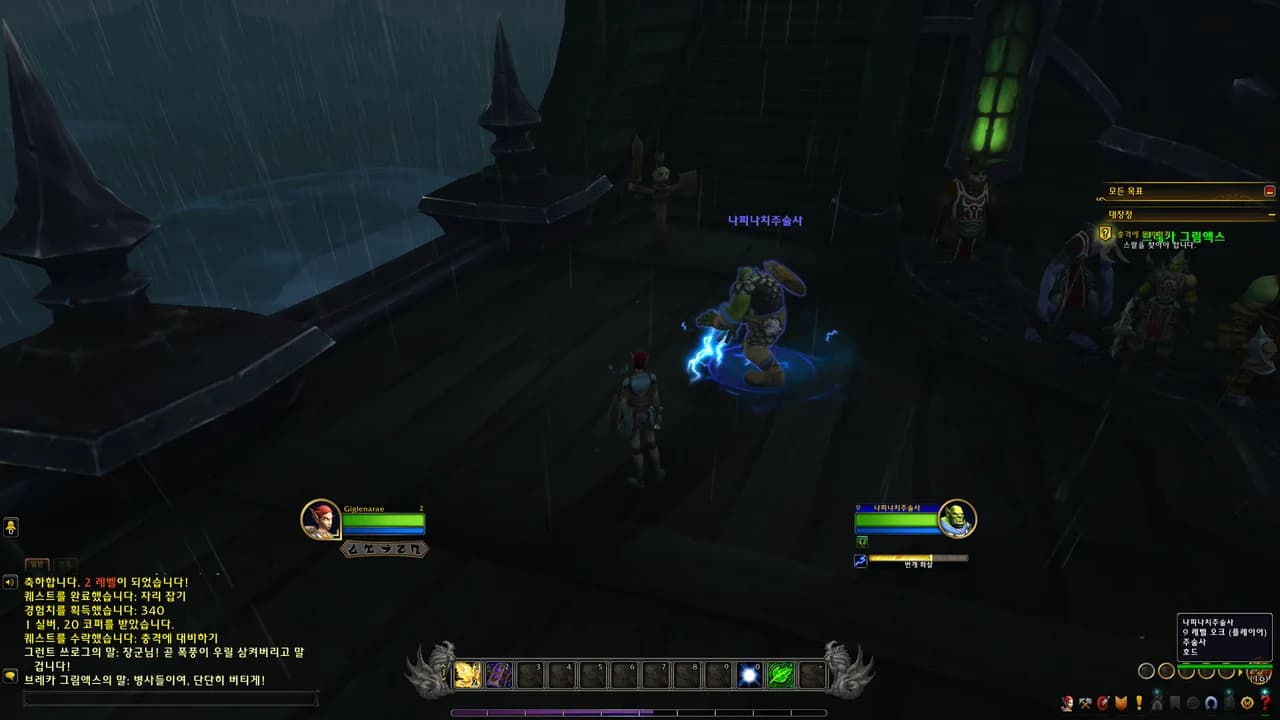This screenshot has height=720, width=1280.
Task: Open the crossed-hammers professions icon
Action: (1085, 703)
